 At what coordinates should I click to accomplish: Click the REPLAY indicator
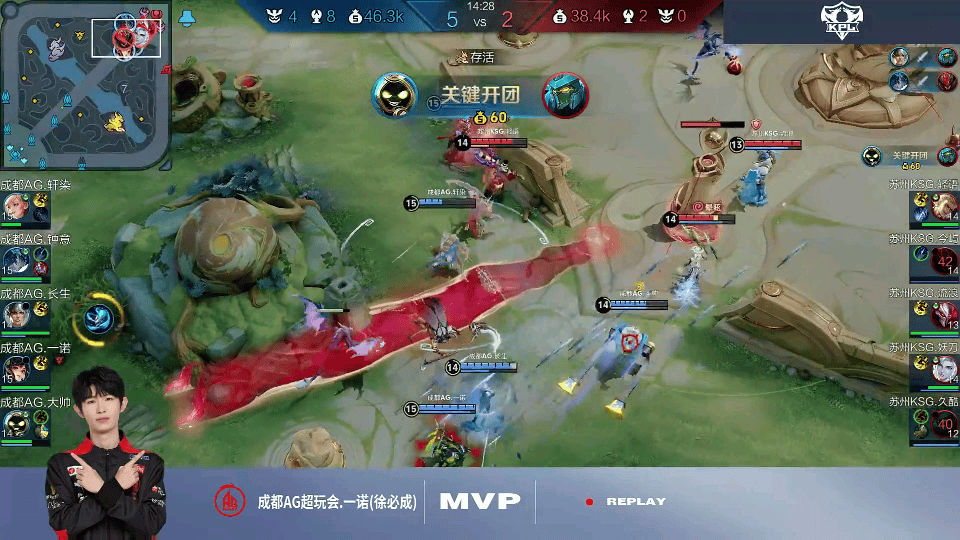635,502
